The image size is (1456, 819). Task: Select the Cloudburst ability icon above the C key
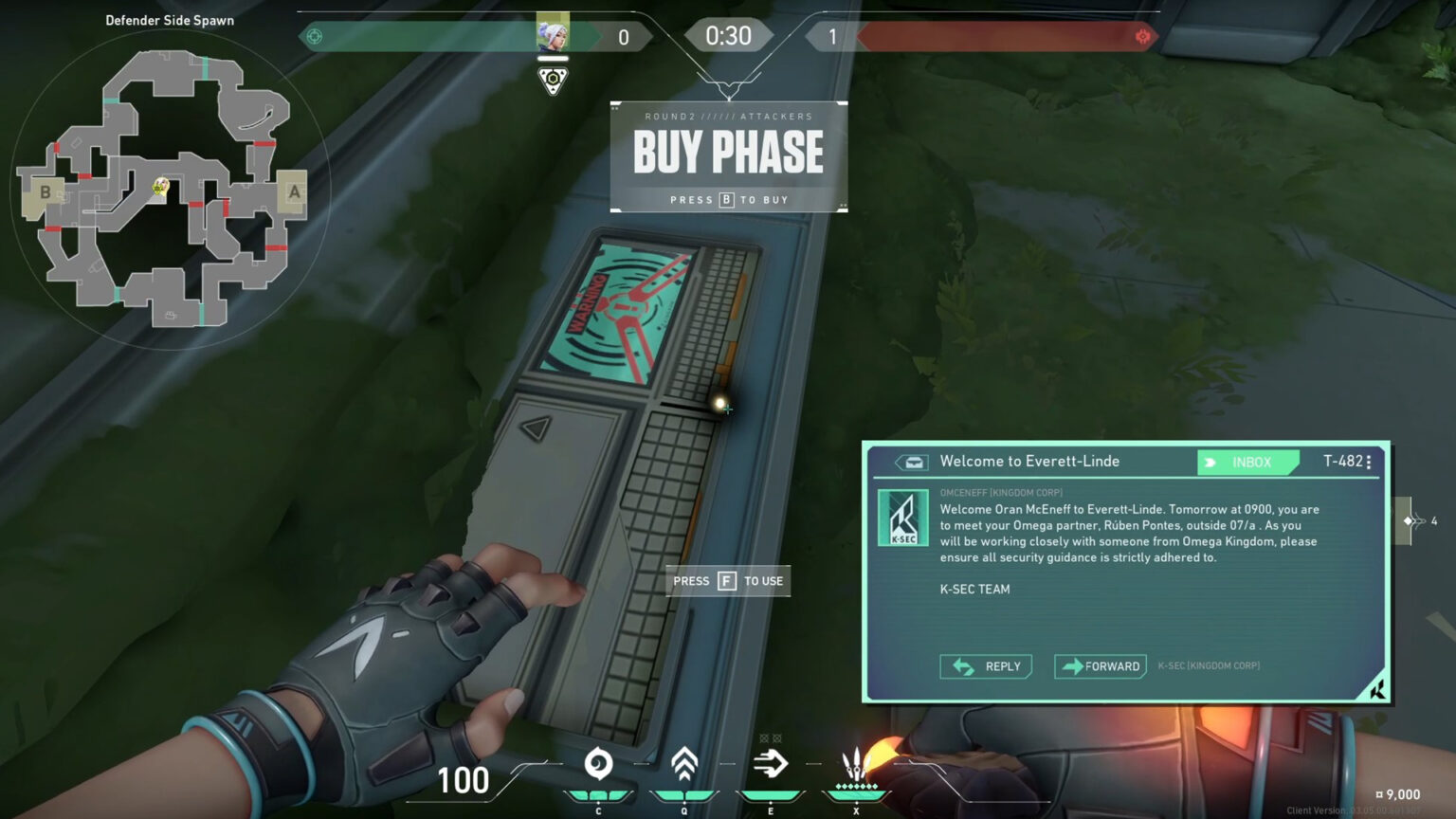click(597, 765)
